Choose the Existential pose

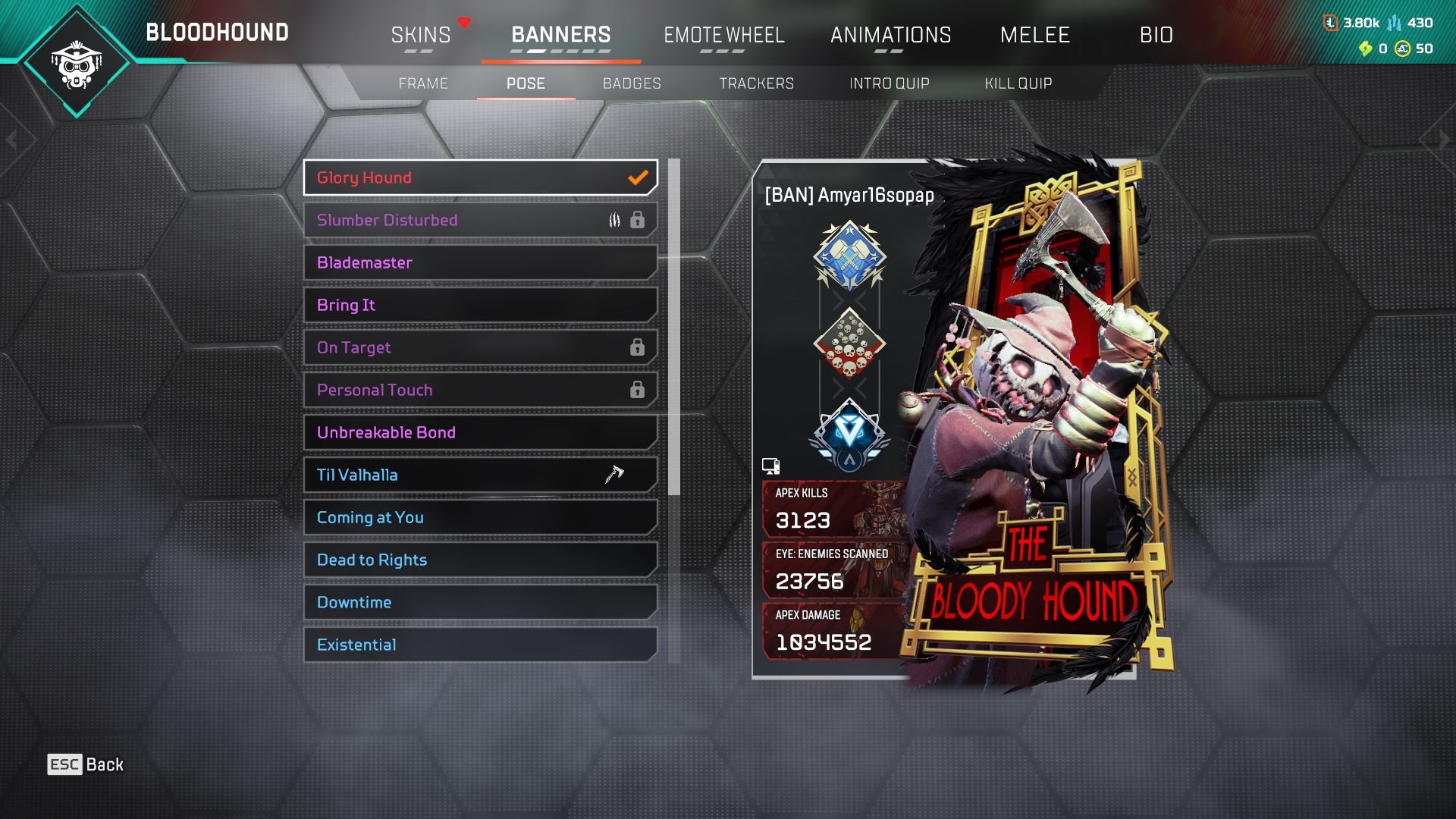pos(480,645)
